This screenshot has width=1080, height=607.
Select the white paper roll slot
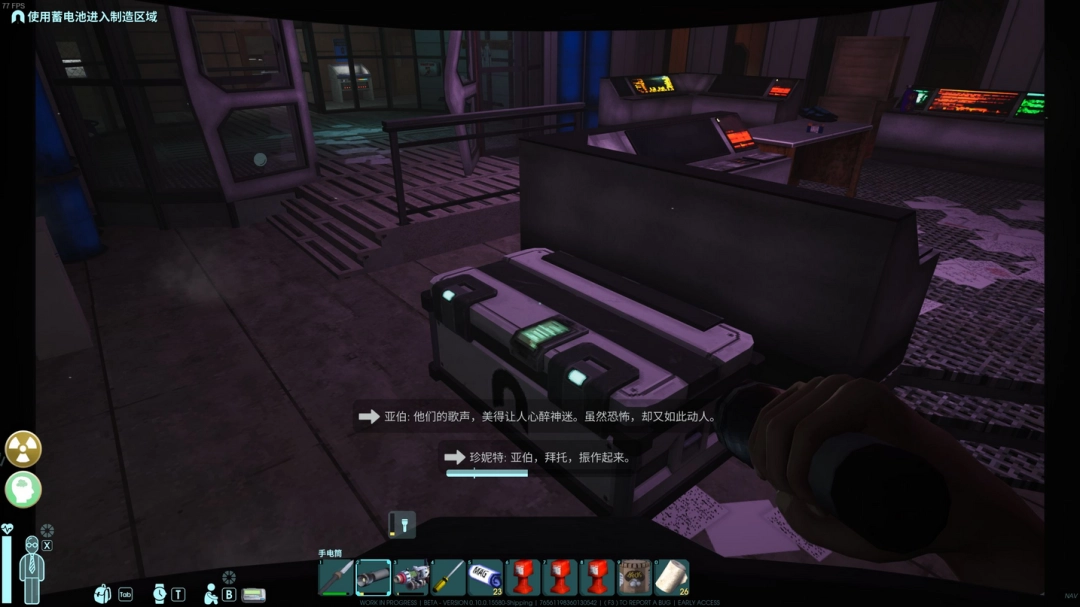point(671,577)
